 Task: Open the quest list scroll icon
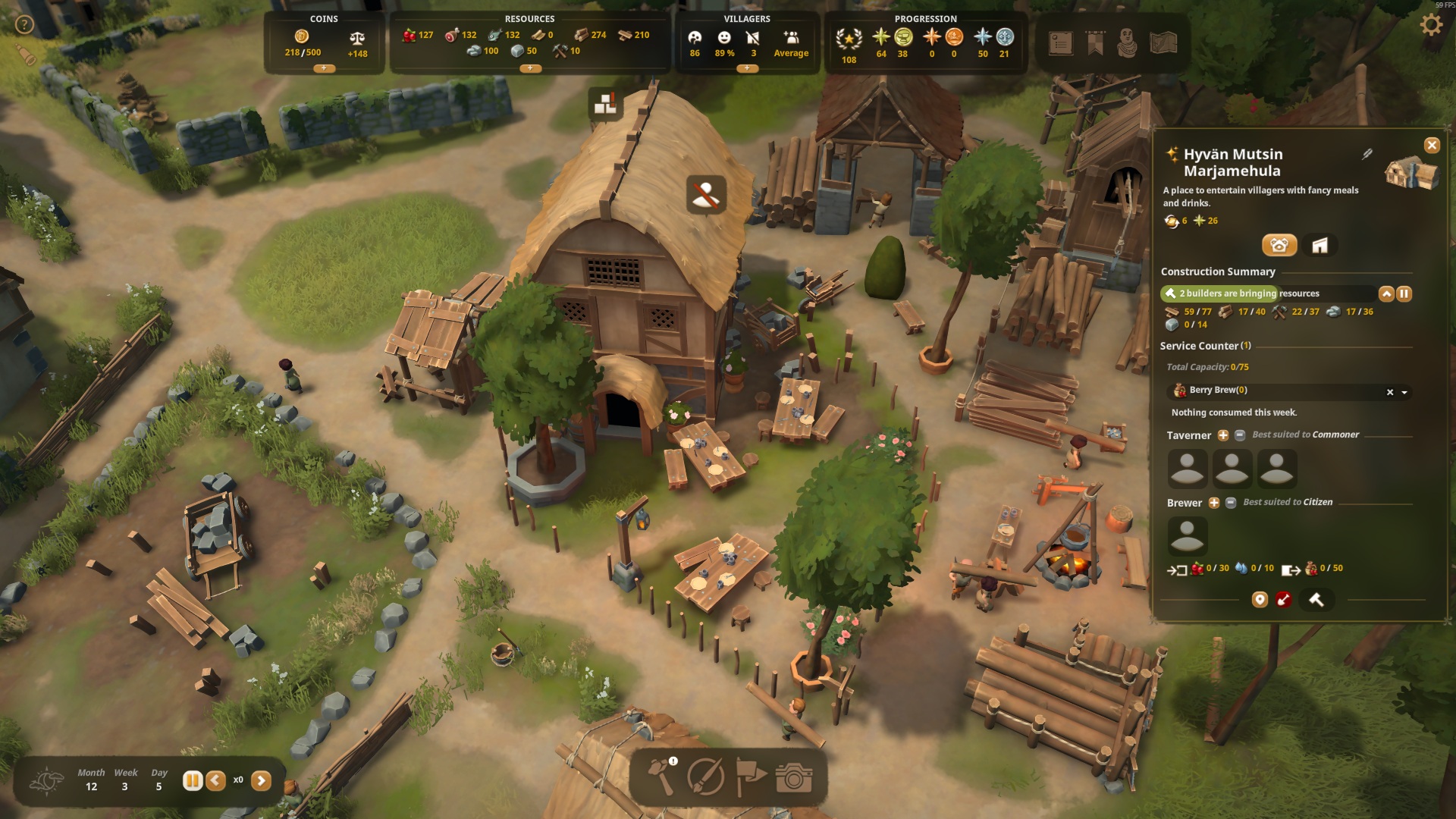tap(1060, 43)
